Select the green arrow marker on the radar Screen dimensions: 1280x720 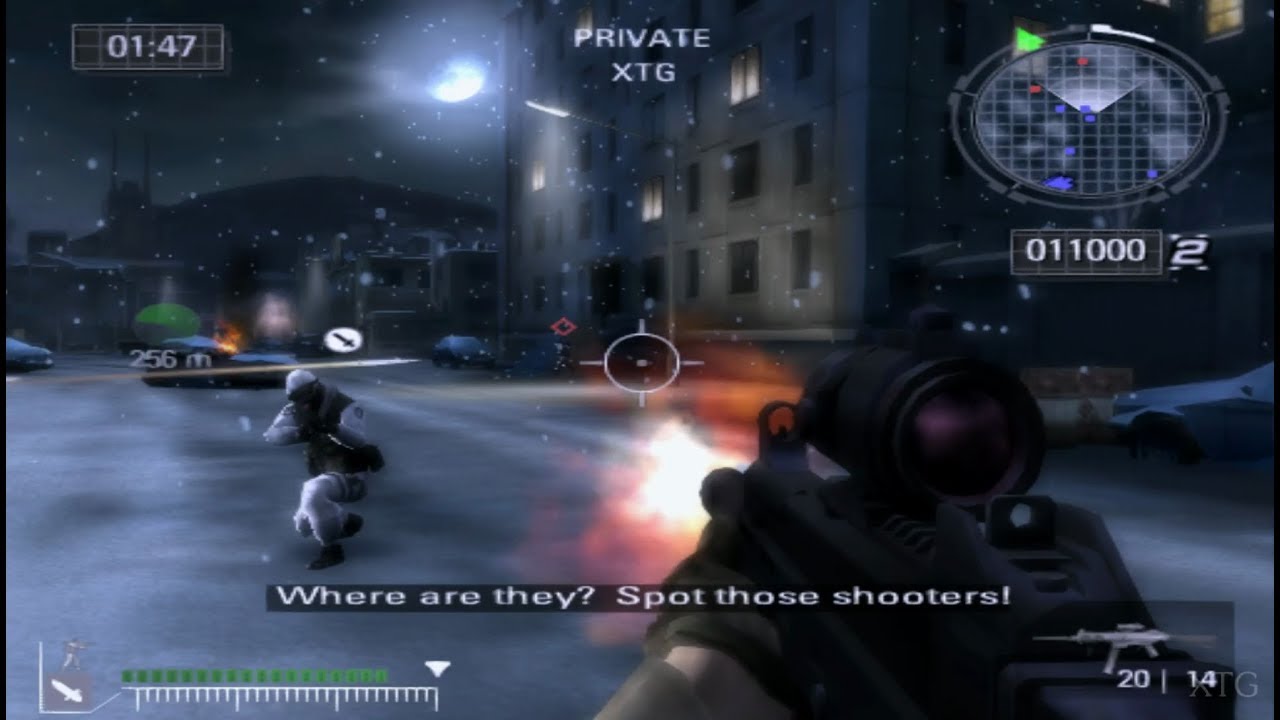1028,38
